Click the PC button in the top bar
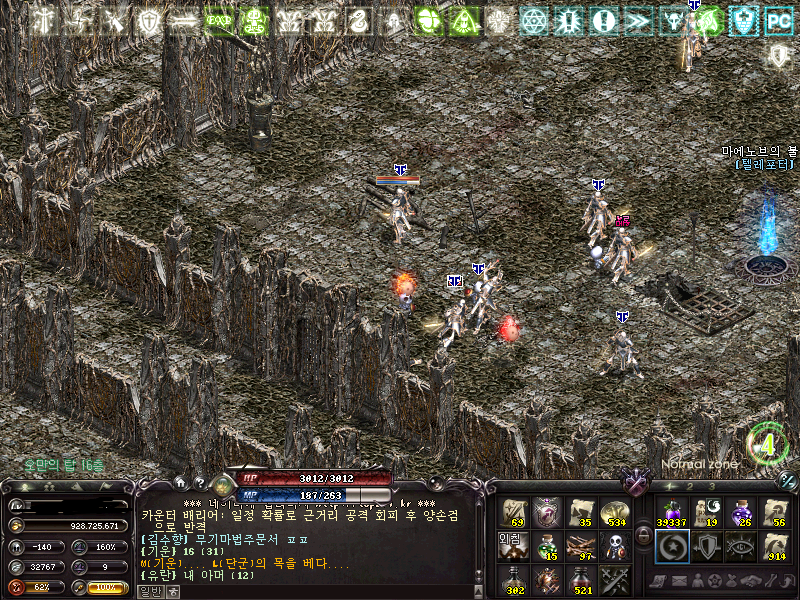Screen dimensions: 800x600 (x=778, y=19)
